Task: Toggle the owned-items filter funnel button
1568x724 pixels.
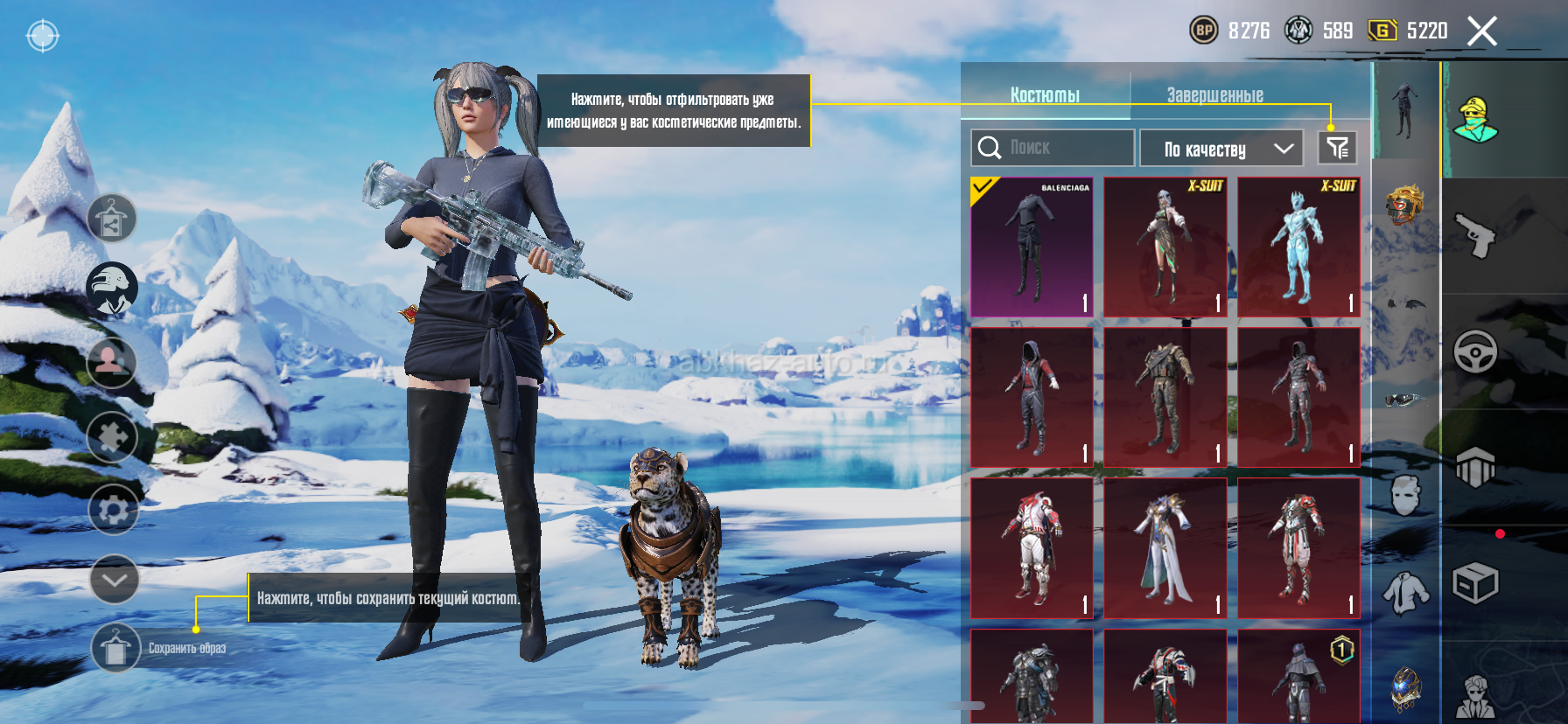Action: pyautogui.click(x=1337, y=148)
